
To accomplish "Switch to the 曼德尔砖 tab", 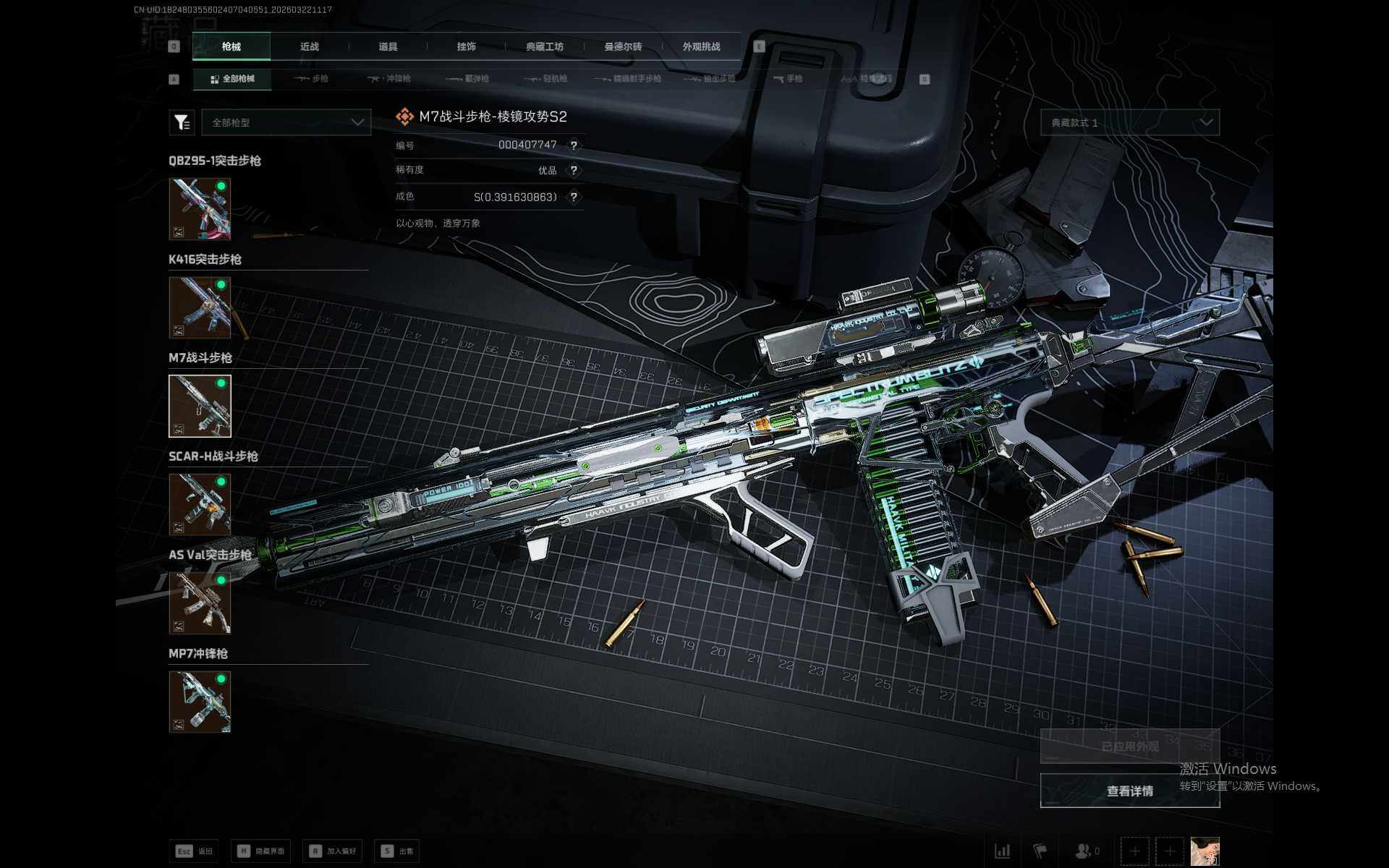I will 623,47.
